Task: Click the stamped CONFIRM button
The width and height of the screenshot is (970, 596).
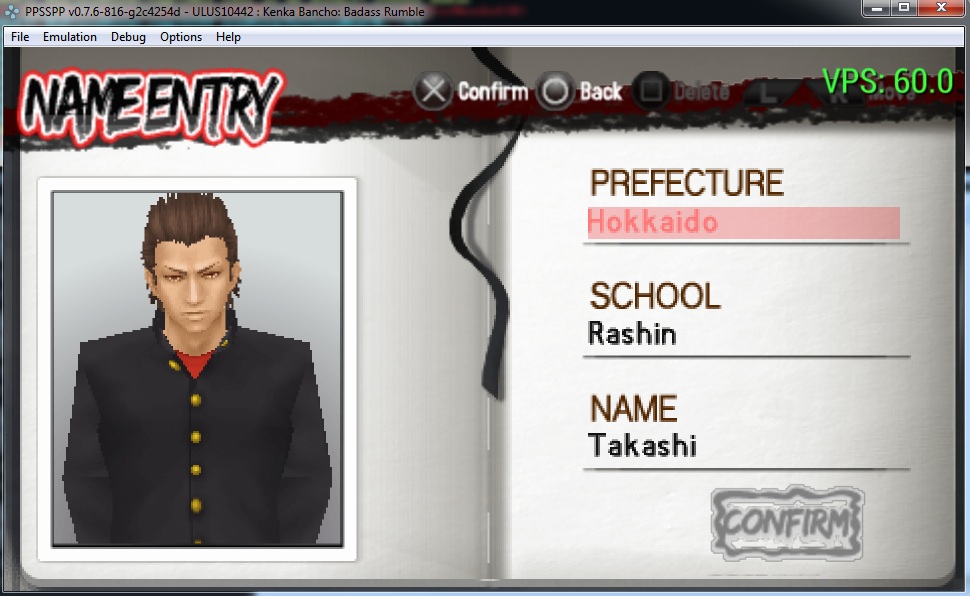Action: 787,521
